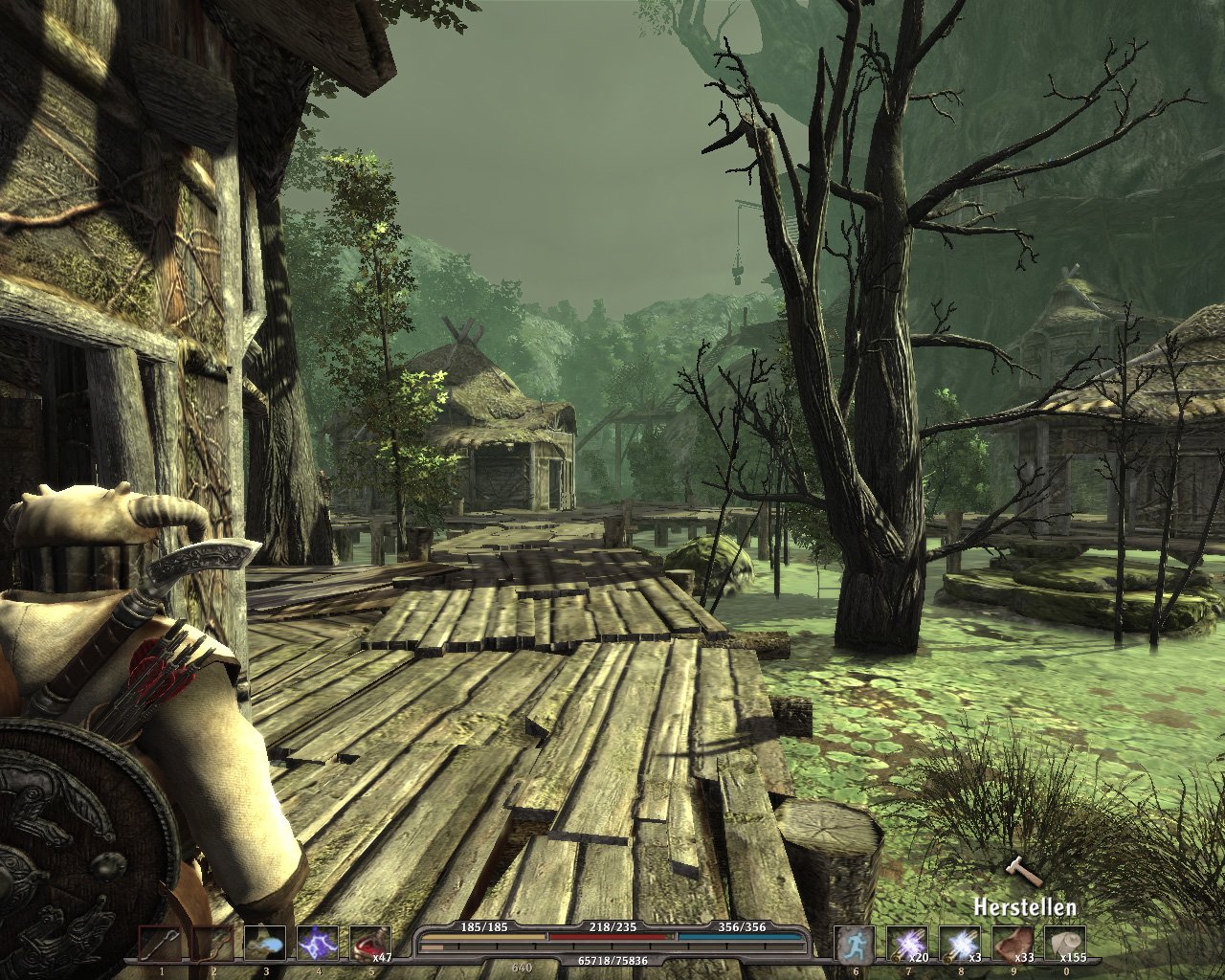Viewport: 1225px width, 980px height.
Task: Activate the blue orb spell
Action: click(x=265, y=944)
